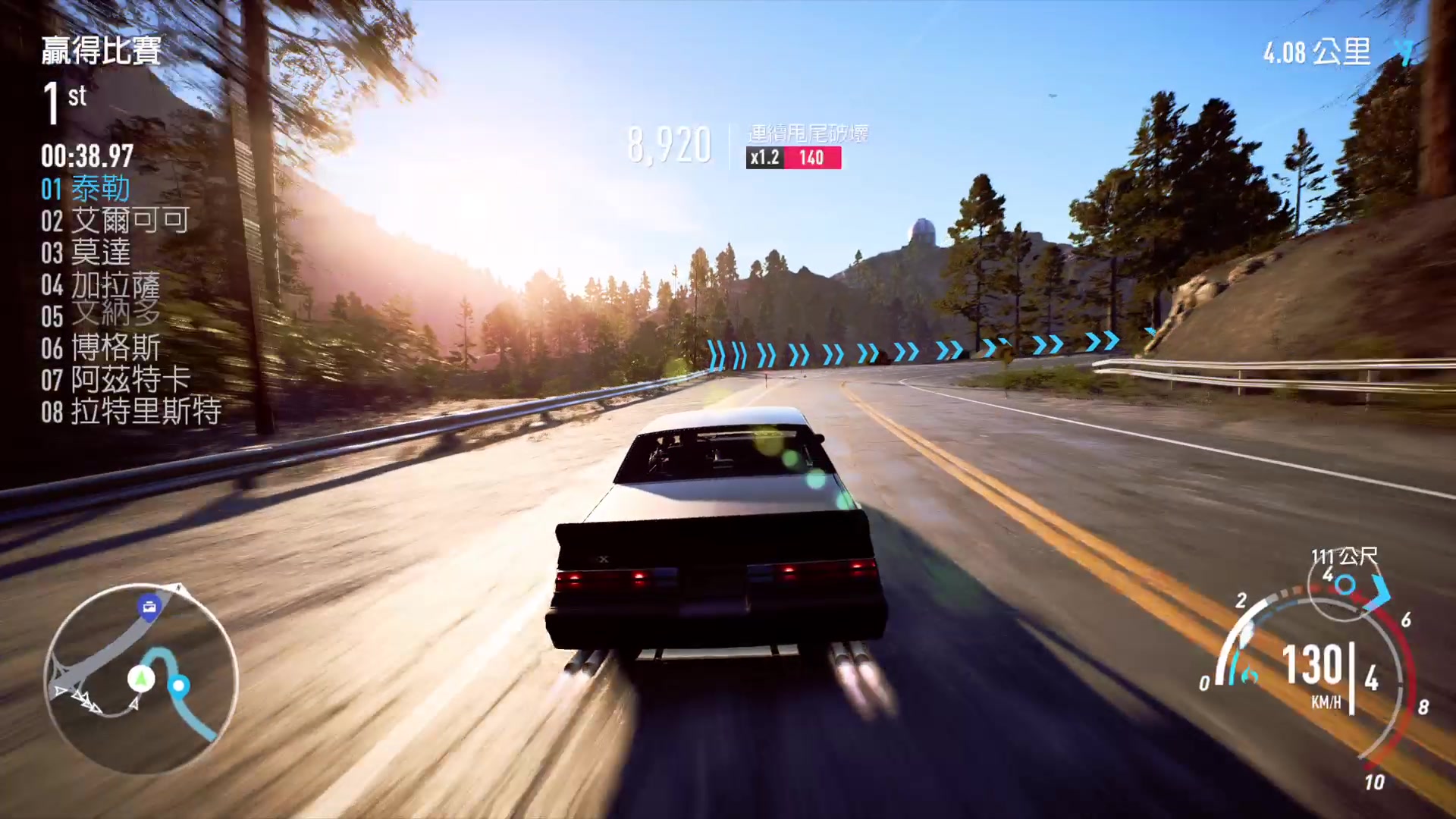Choose racer 06 博格斯 in the standings

tap(100, 348)
